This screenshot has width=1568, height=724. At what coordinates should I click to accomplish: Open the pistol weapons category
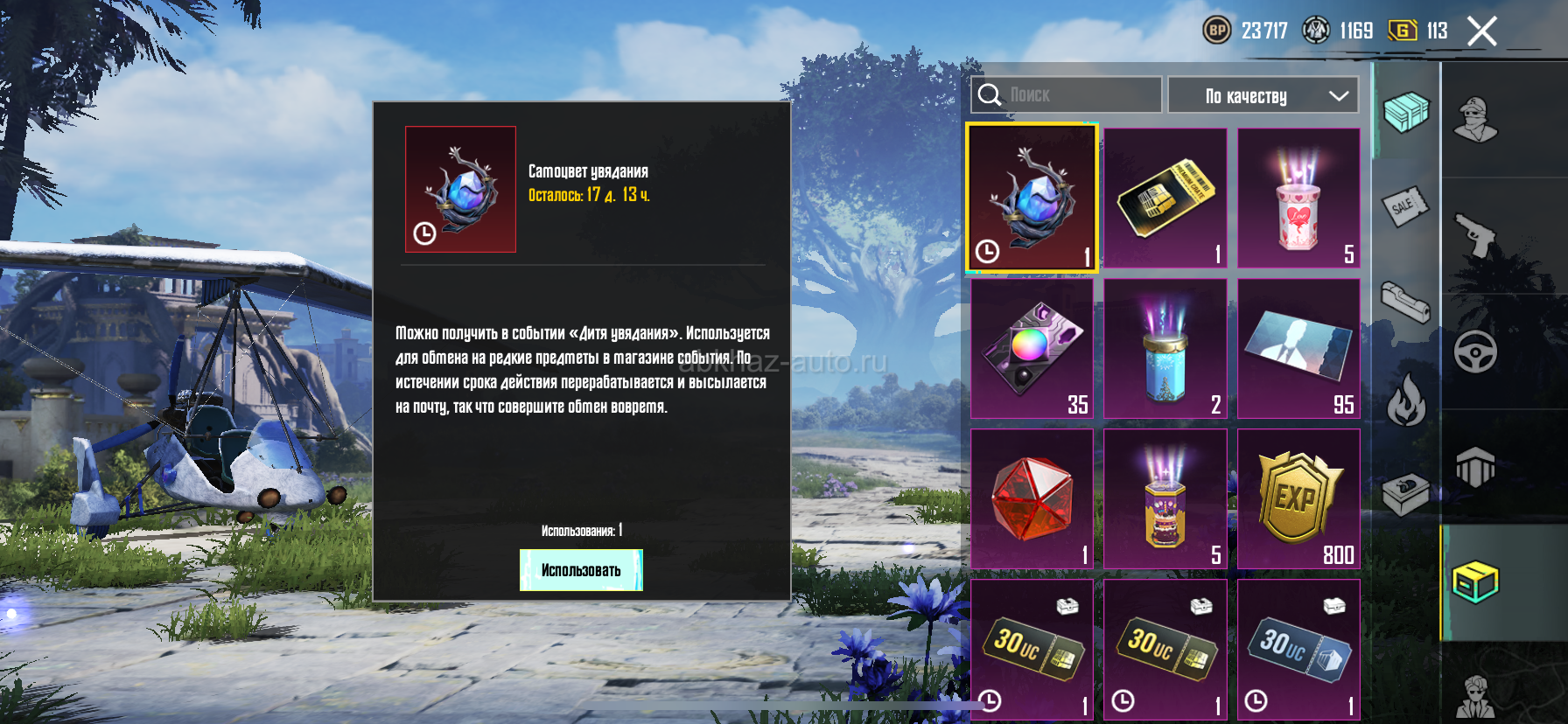click(1475, 234)
